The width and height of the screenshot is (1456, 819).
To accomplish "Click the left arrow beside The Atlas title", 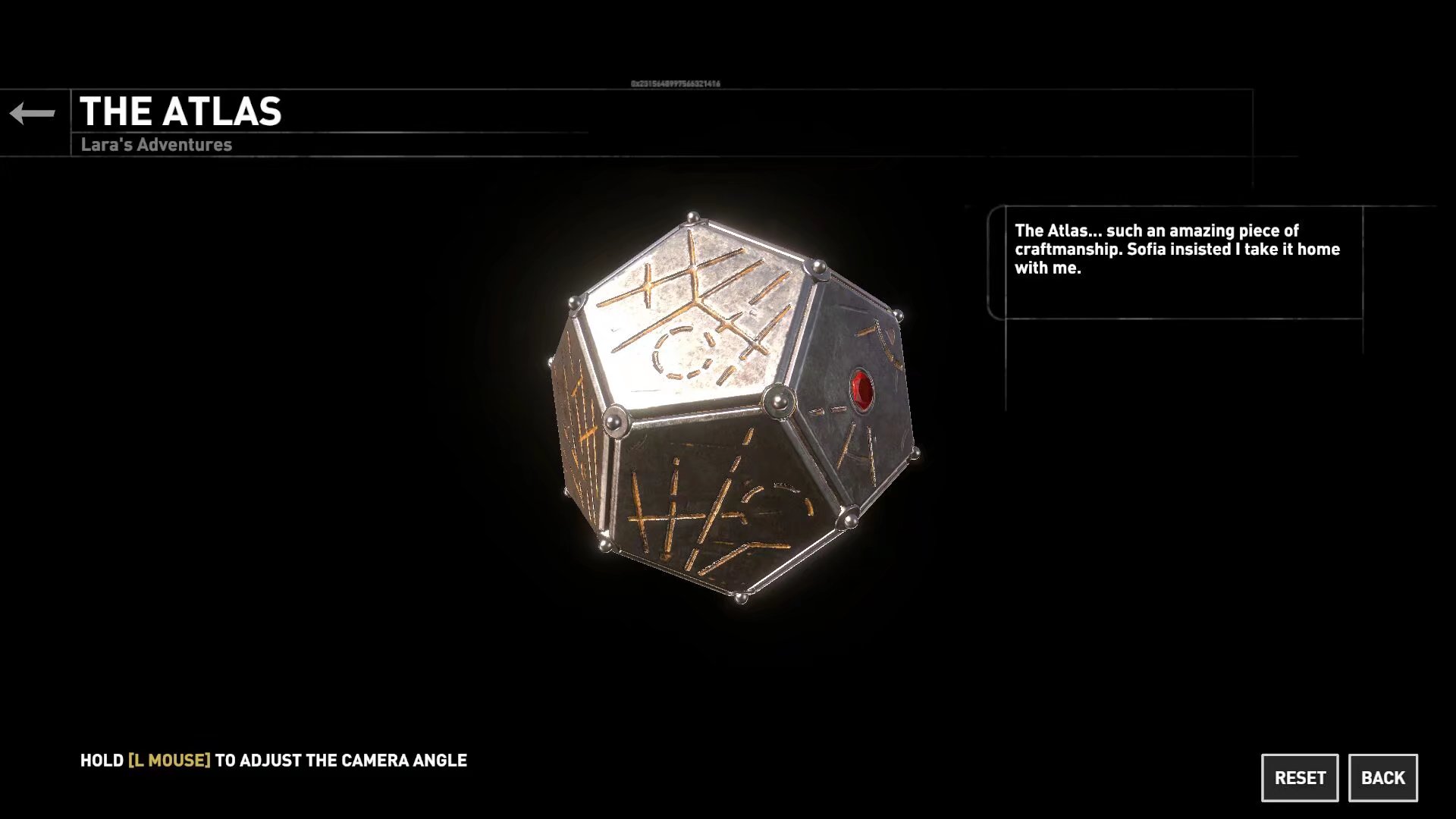I will click(x=33, y=114).
